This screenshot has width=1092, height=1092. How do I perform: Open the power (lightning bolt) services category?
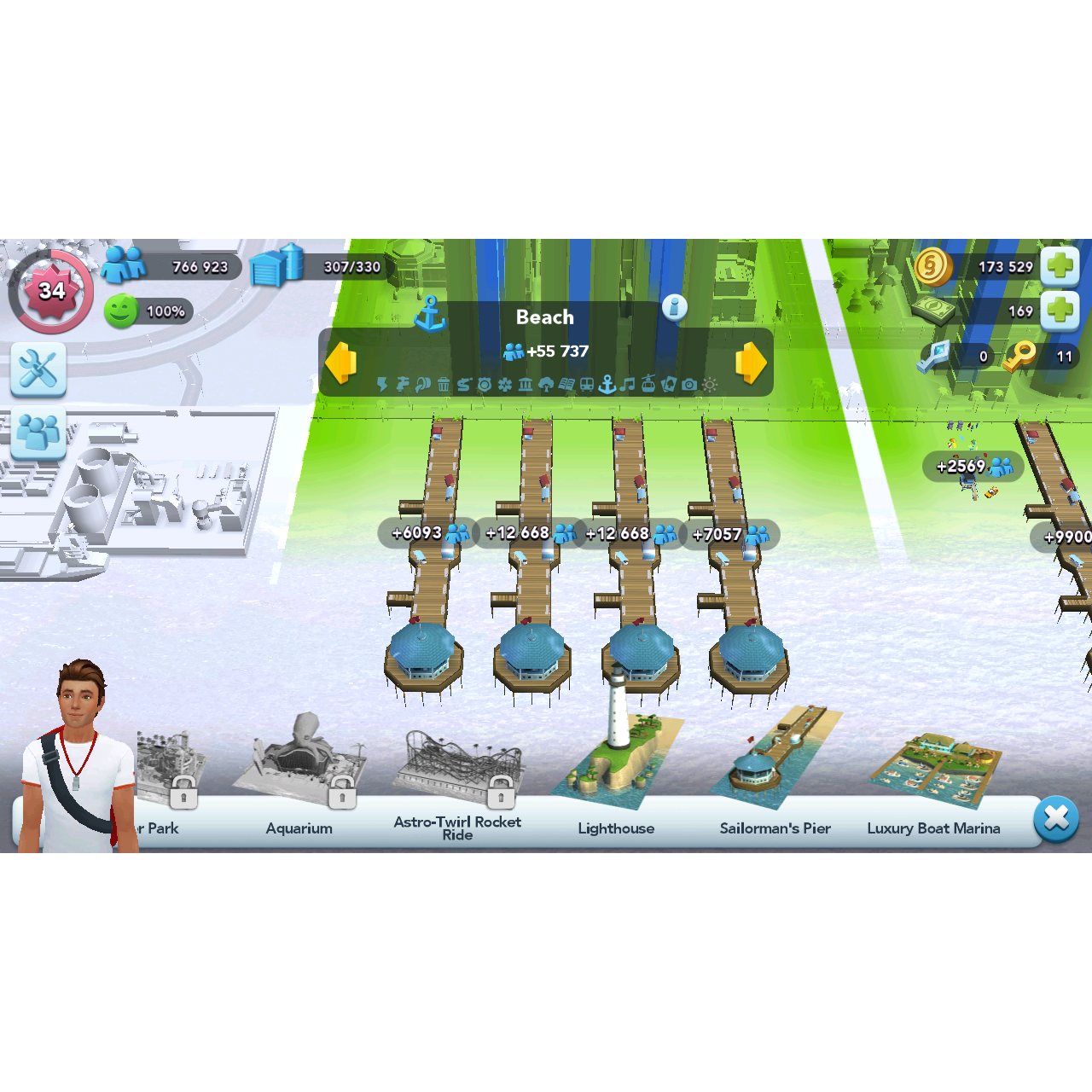point(380,385)
